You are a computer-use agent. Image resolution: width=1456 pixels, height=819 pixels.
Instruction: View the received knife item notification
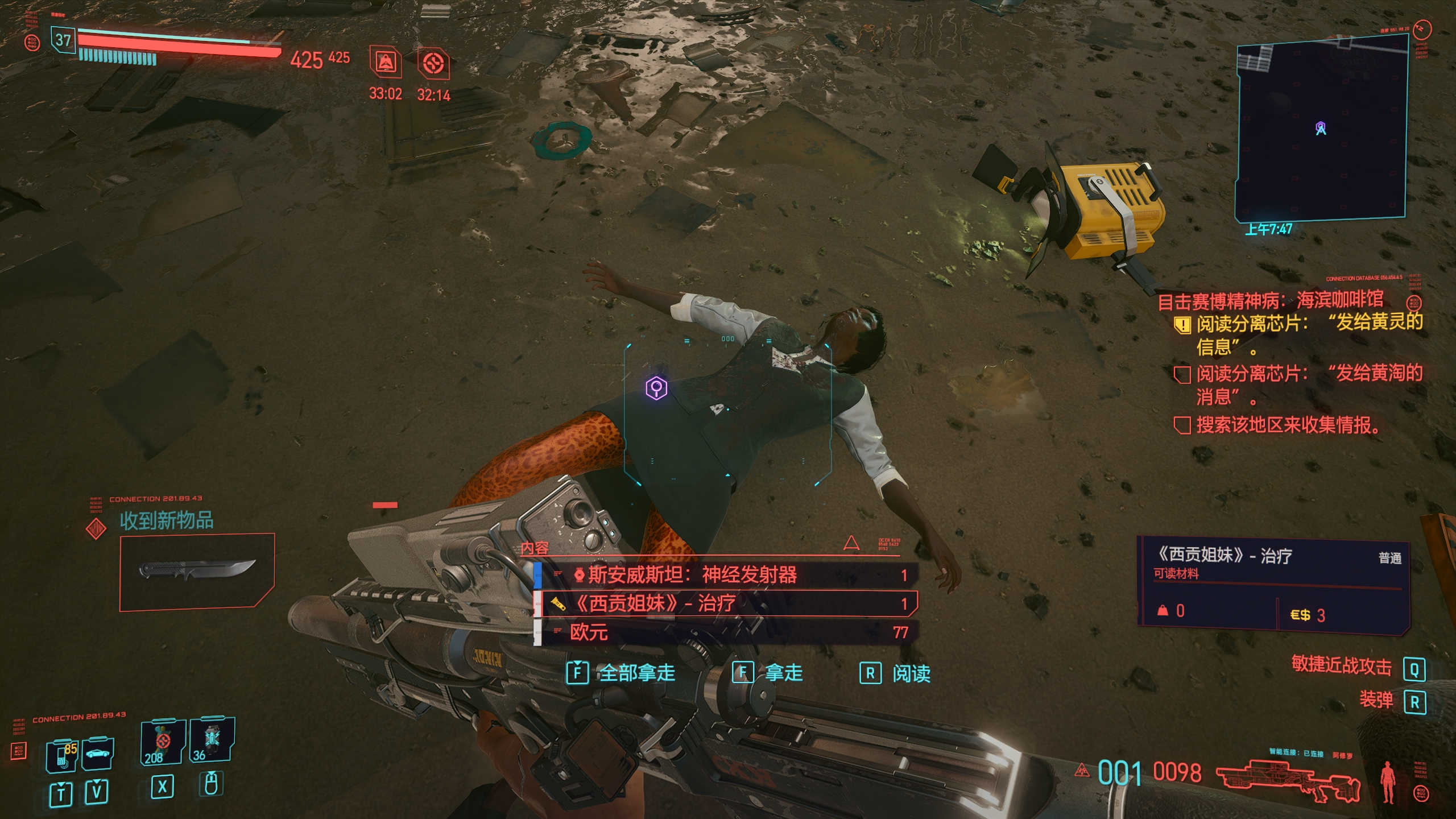pos(197,570)
